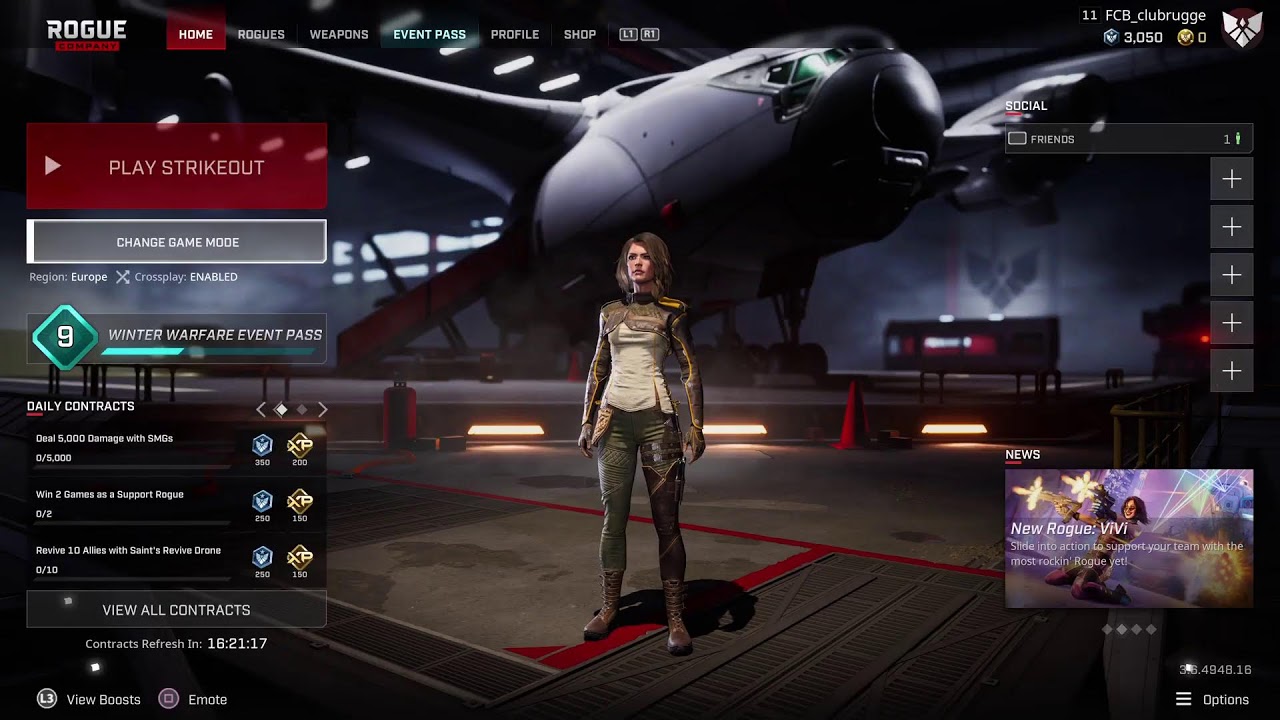This screenshot has width=1280, height=720.
Task: Open the Options menu
Action: pyautogui.click(x=1213, y=699)
